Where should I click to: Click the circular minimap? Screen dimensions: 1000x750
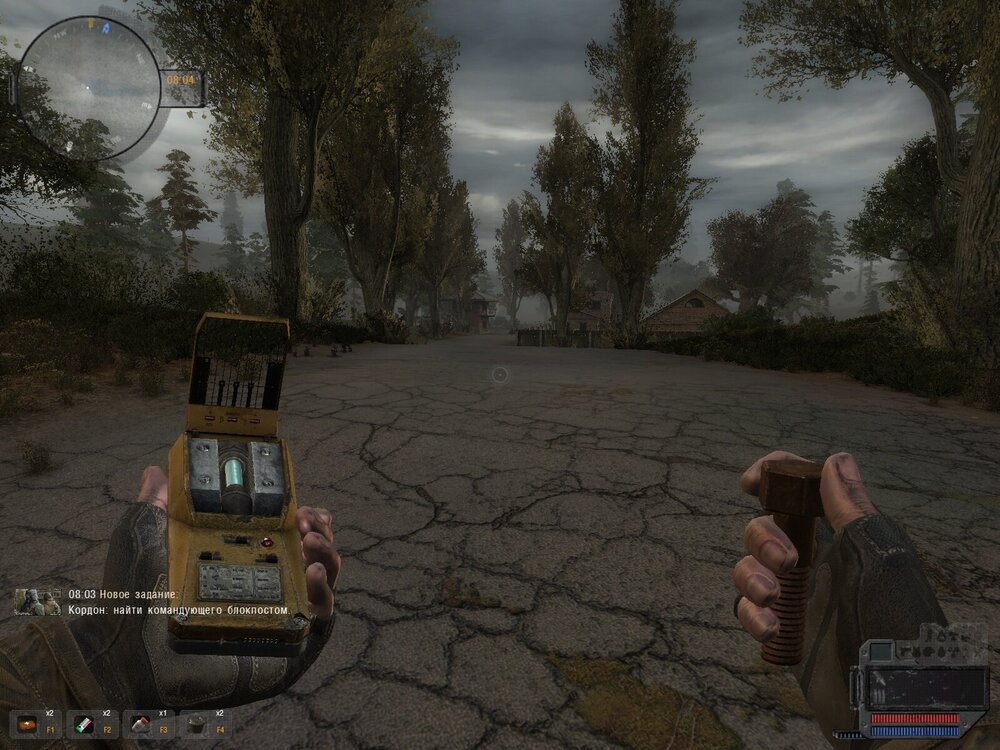click(89, 87)
